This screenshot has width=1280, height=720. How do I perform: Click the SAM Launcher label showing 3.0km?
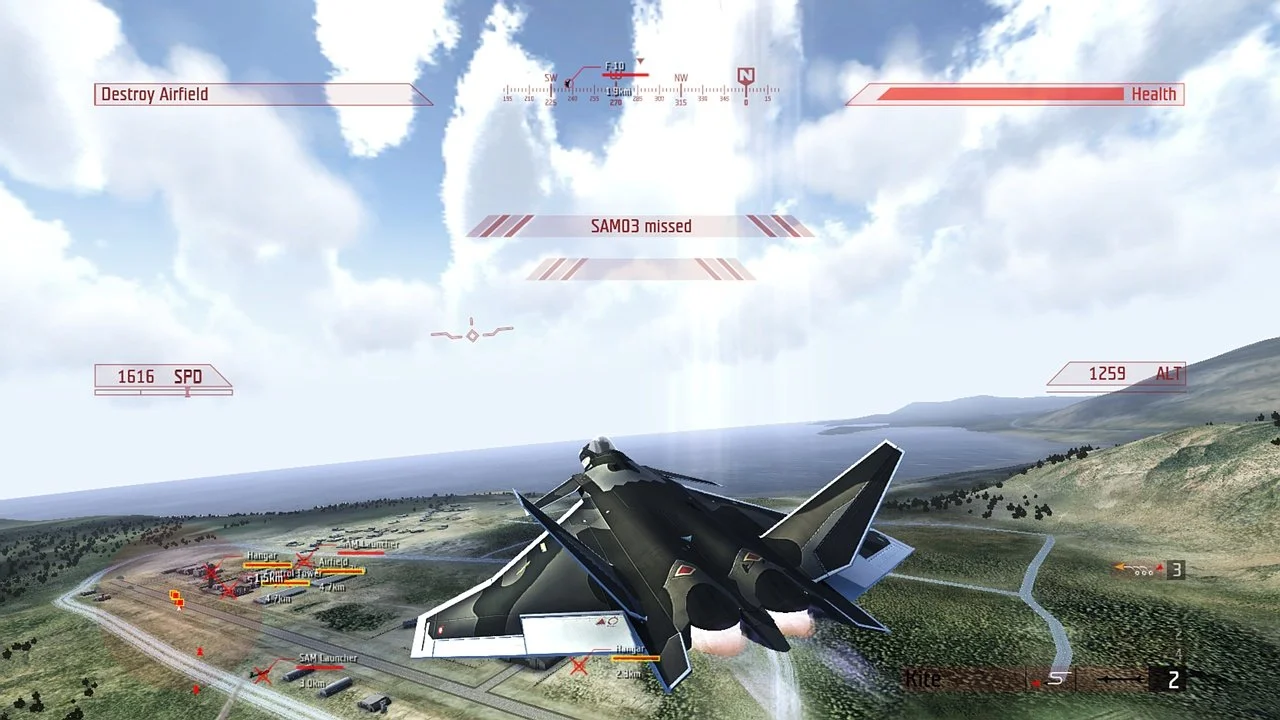[328, 657]
